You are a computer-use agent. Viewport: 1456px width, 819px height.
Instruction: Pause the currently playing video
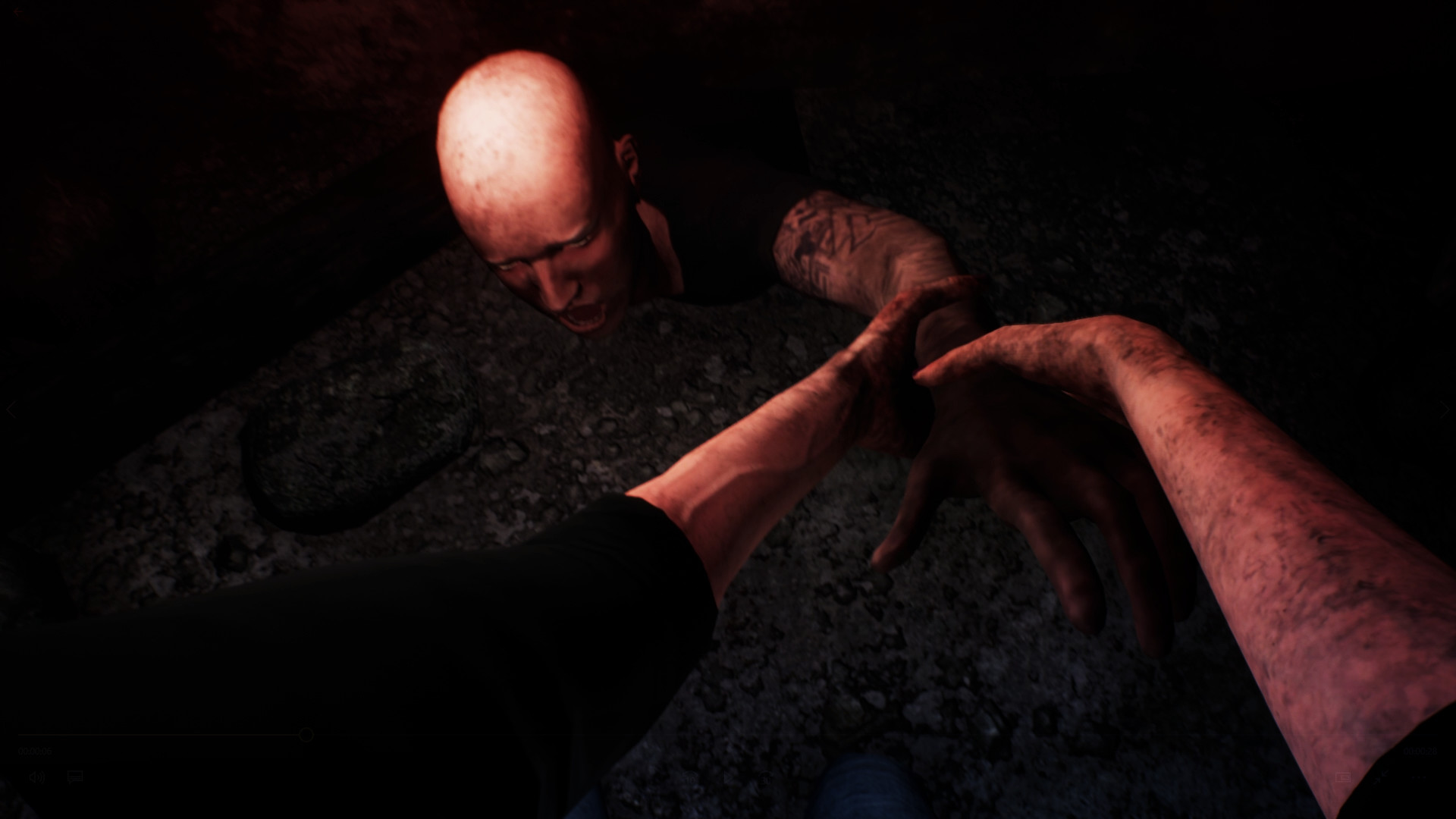[x=729, y=777]
